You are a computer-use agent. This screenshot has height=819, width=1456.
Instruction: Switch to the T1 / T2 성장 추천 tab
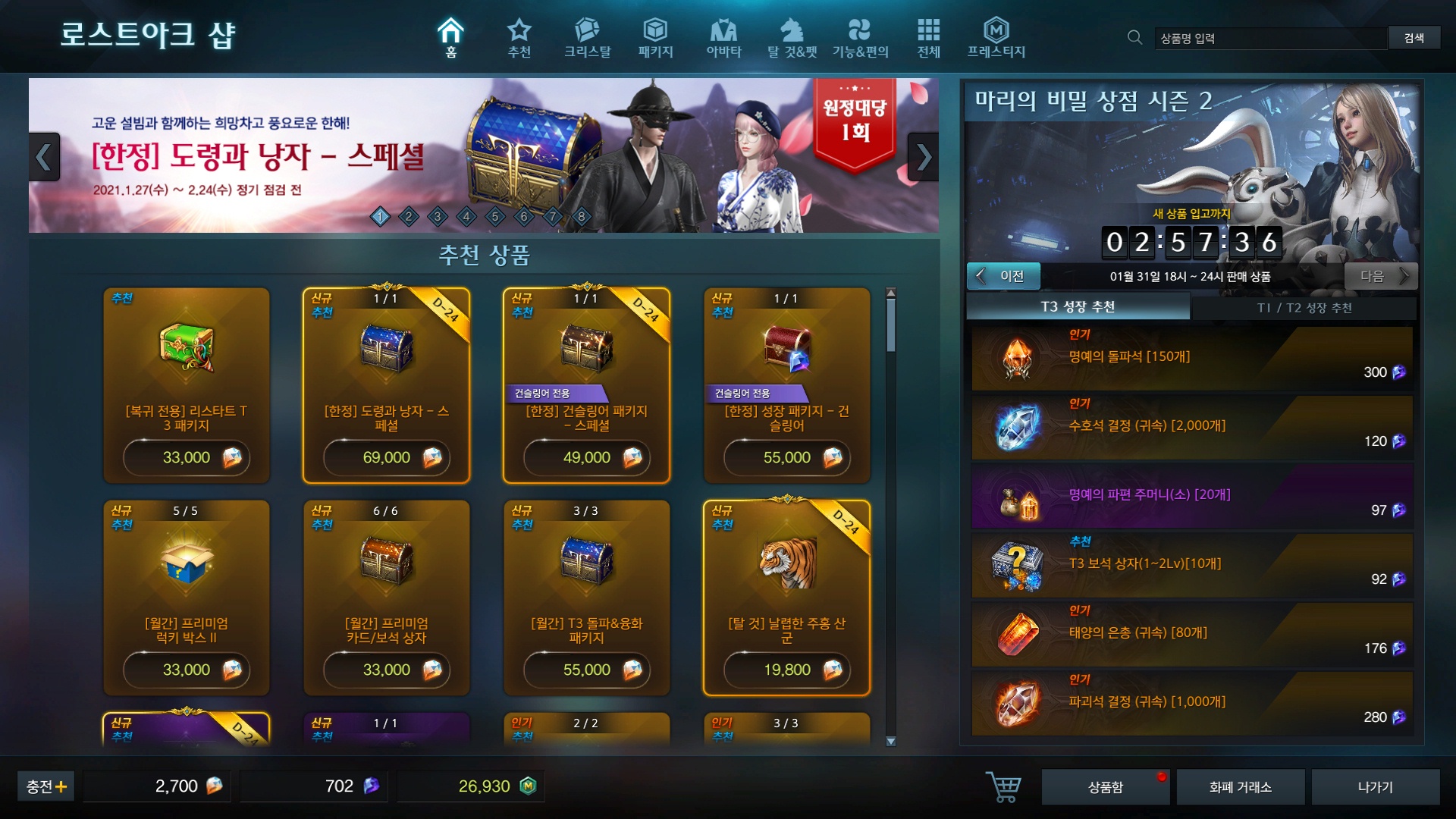1306,308
